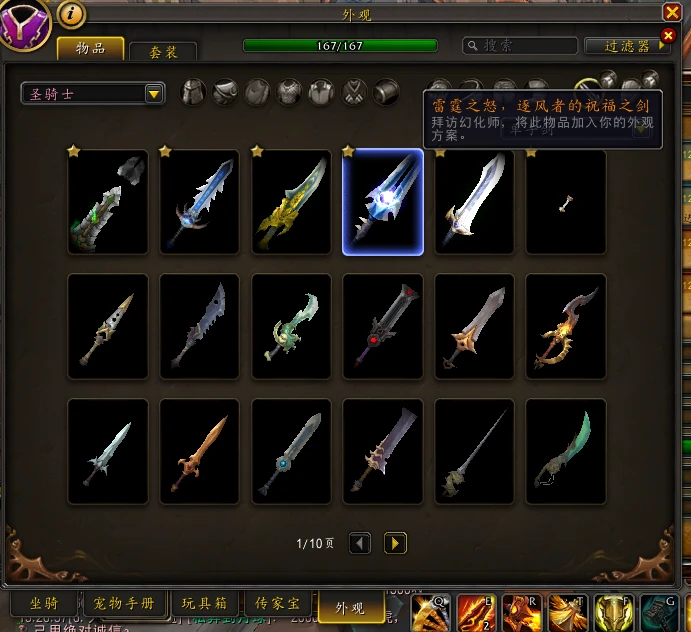Viewport: 691px width, 632px height.
Task: Click the 搜索 search box
Action: click(520, 46)
